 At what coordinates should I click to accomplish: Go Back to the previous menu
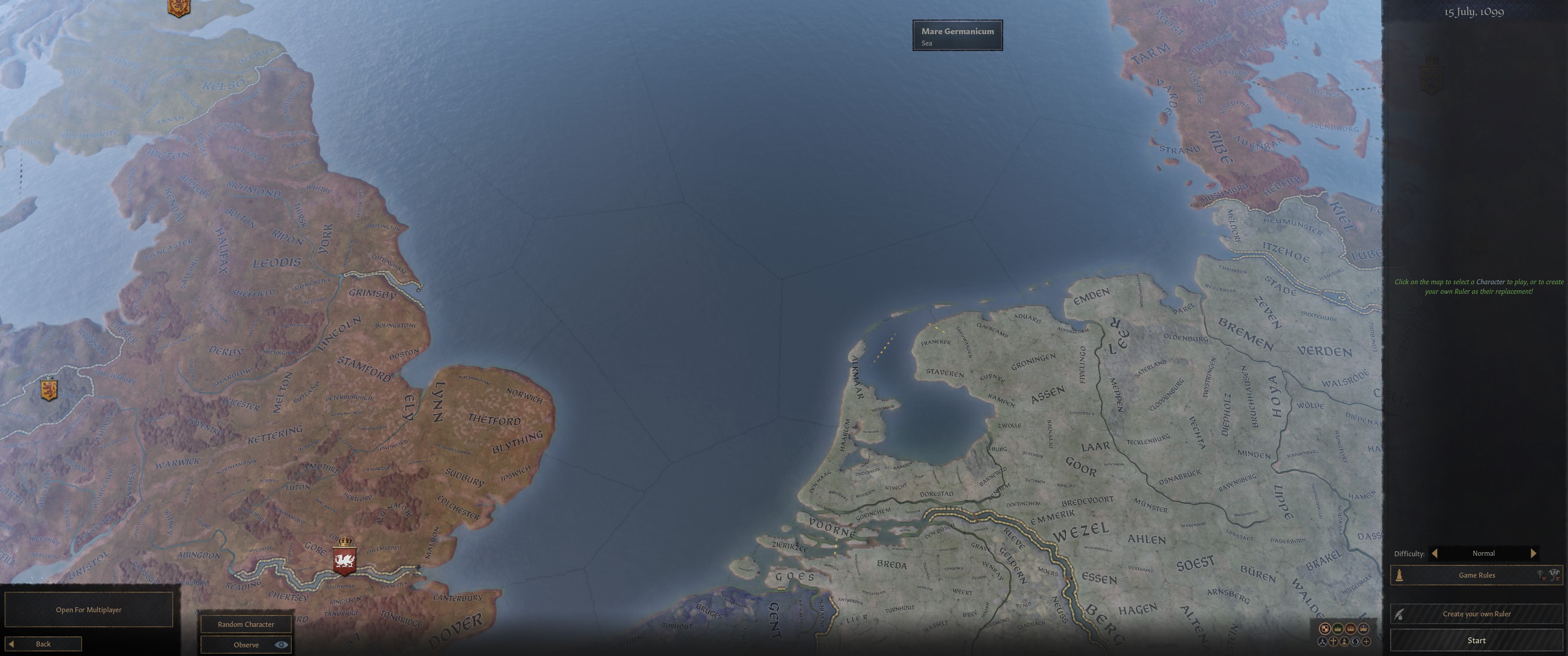[42, 643]
